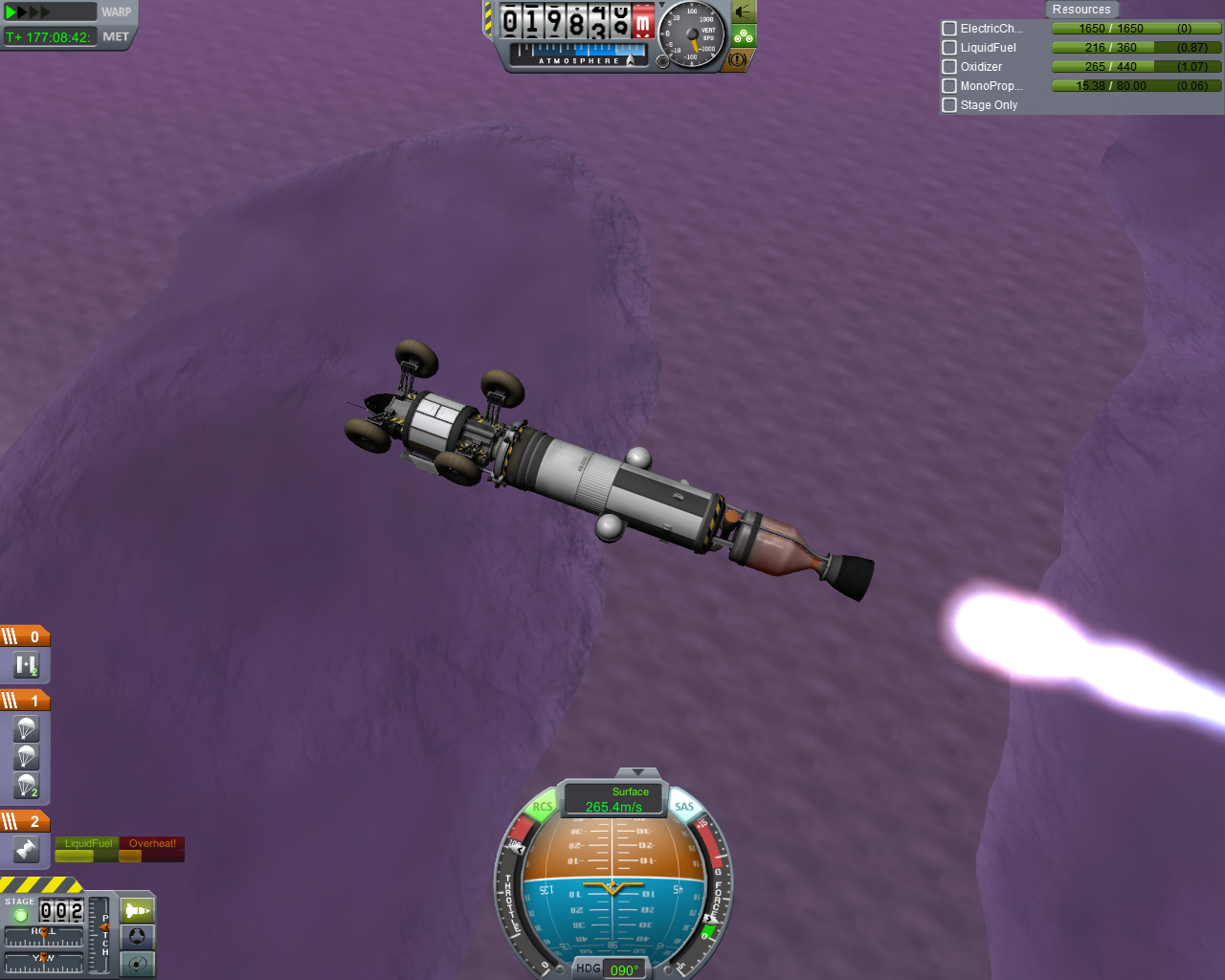The width and height of the screenshot is (1225, 980).
Task: Click the Surface speed readout to switch mode
Action: coord(614,799)
